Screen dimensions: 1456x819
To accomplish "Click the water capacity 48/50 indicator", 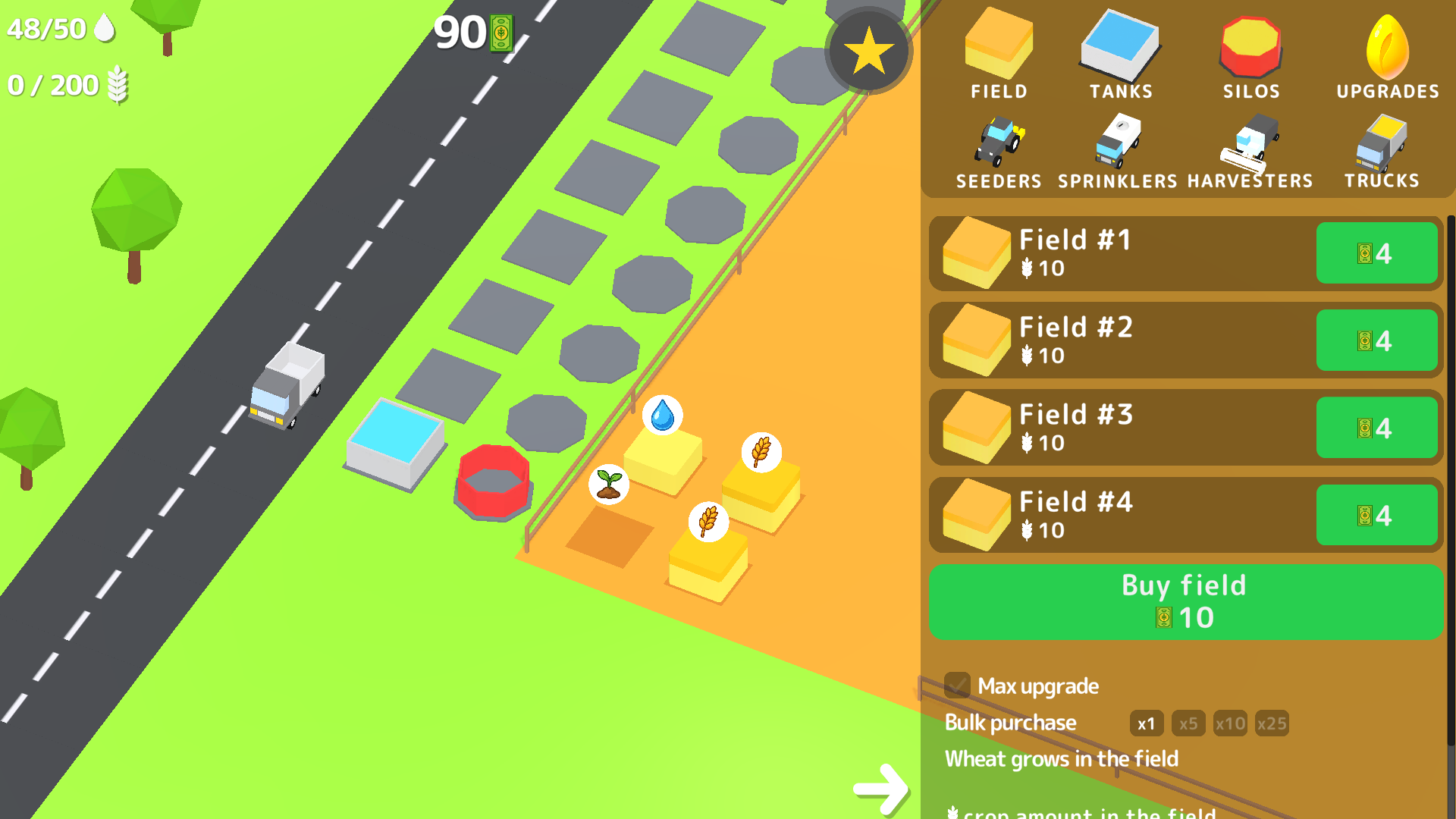I will [x=61, y=28].
